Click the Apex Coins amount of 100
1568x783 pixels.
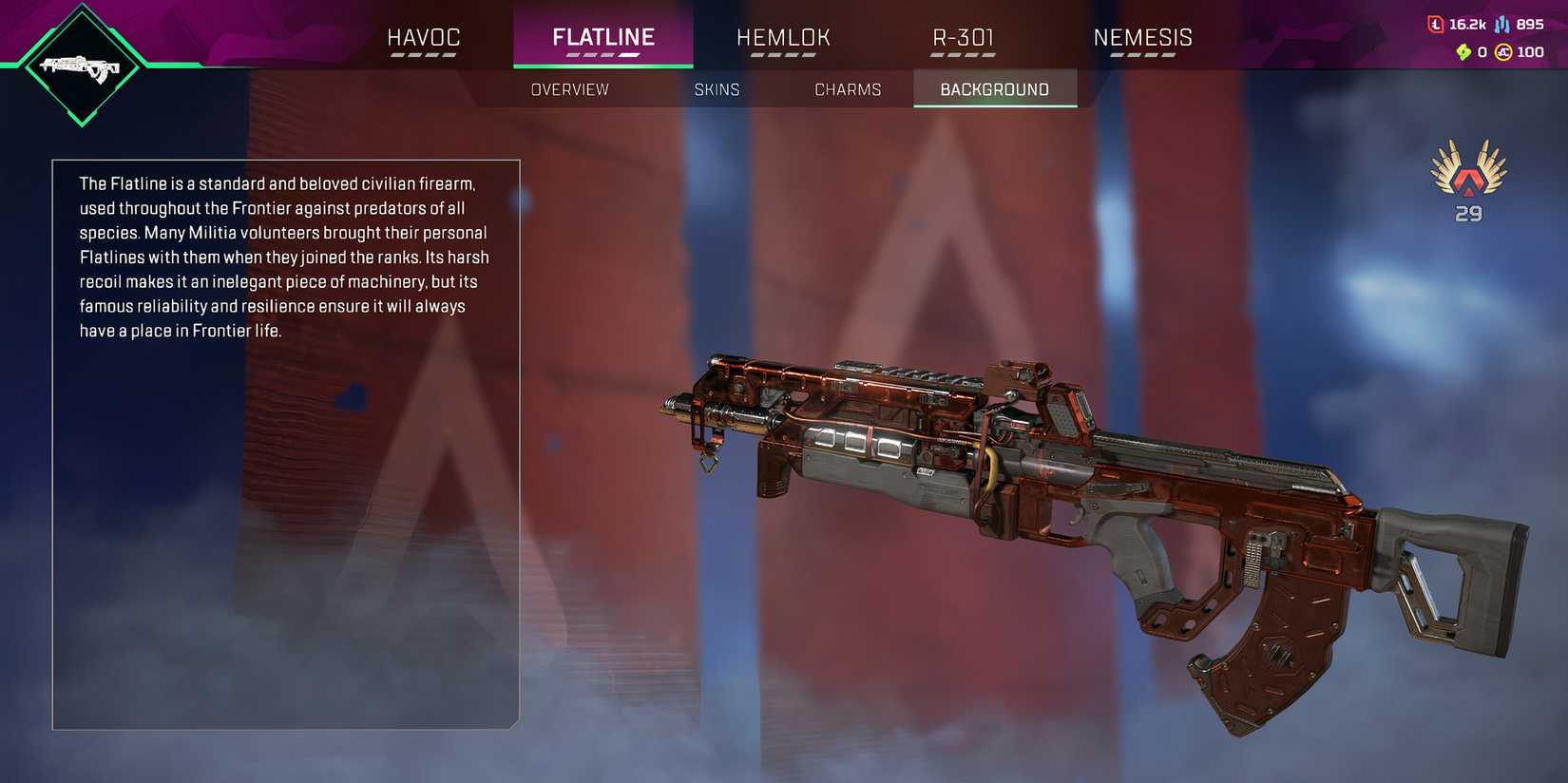(x=1532, y=53)
